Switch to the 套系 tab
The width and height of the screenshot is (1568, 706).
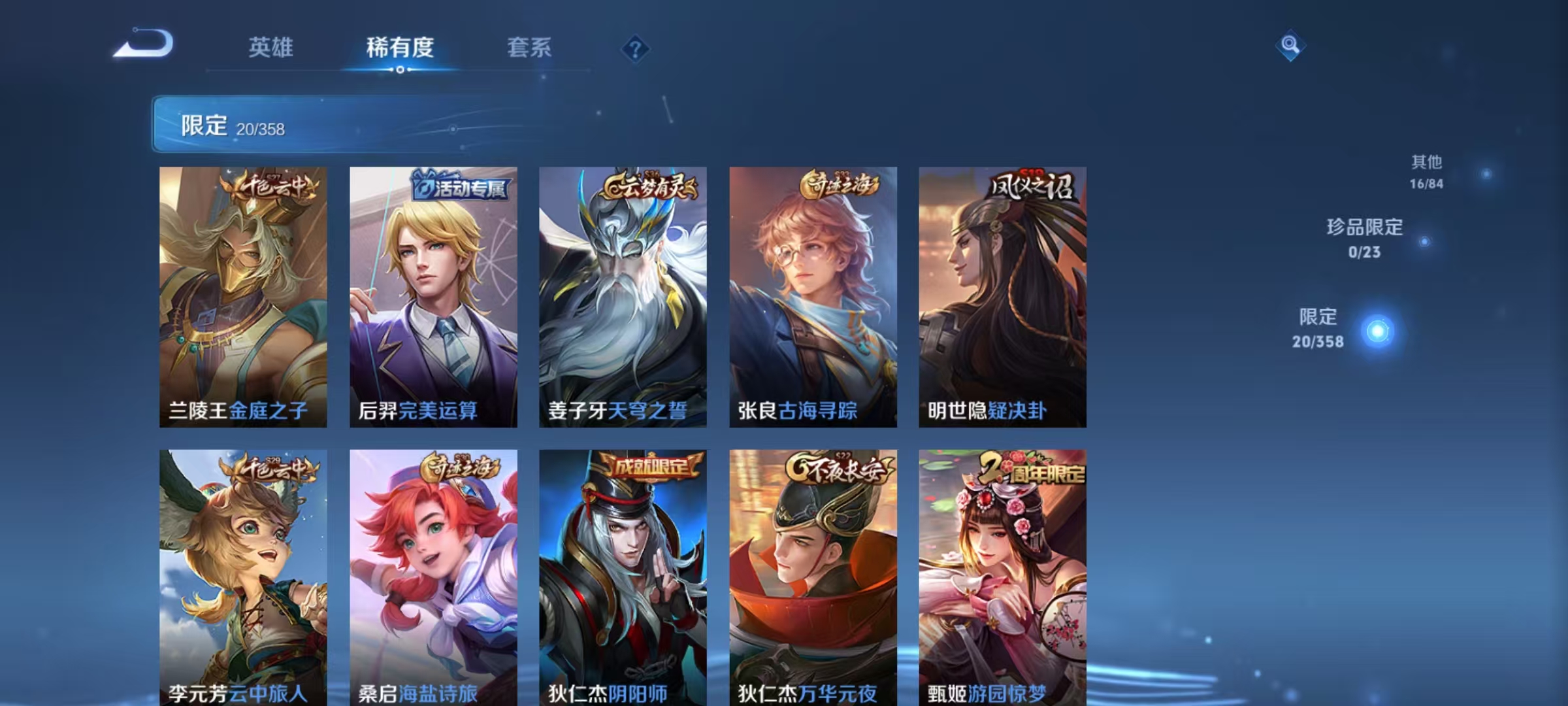(x=529, y=47)
